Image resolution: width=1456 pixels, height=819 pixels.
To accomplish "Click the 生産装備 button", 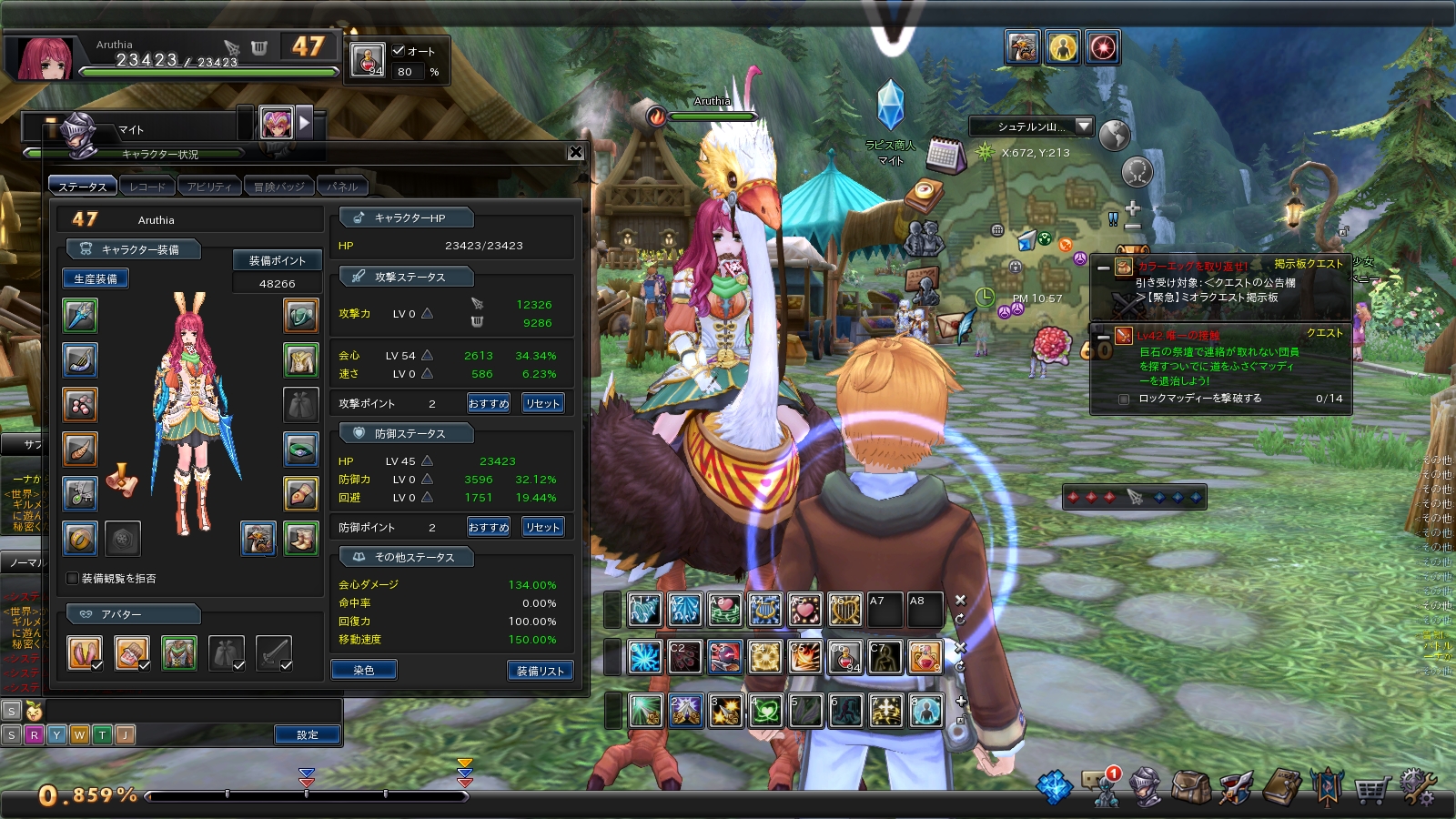I will point(96,278).
